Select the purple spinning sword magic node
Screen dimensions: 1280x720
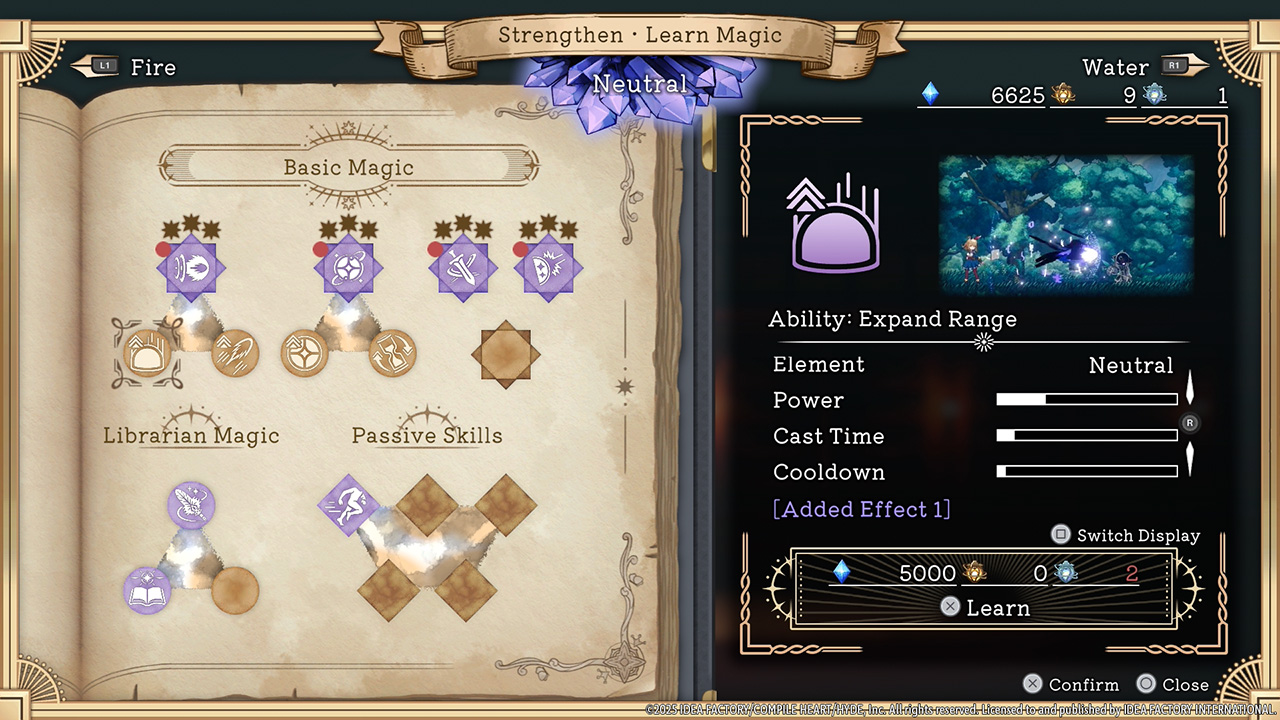(x=463, y=268)
